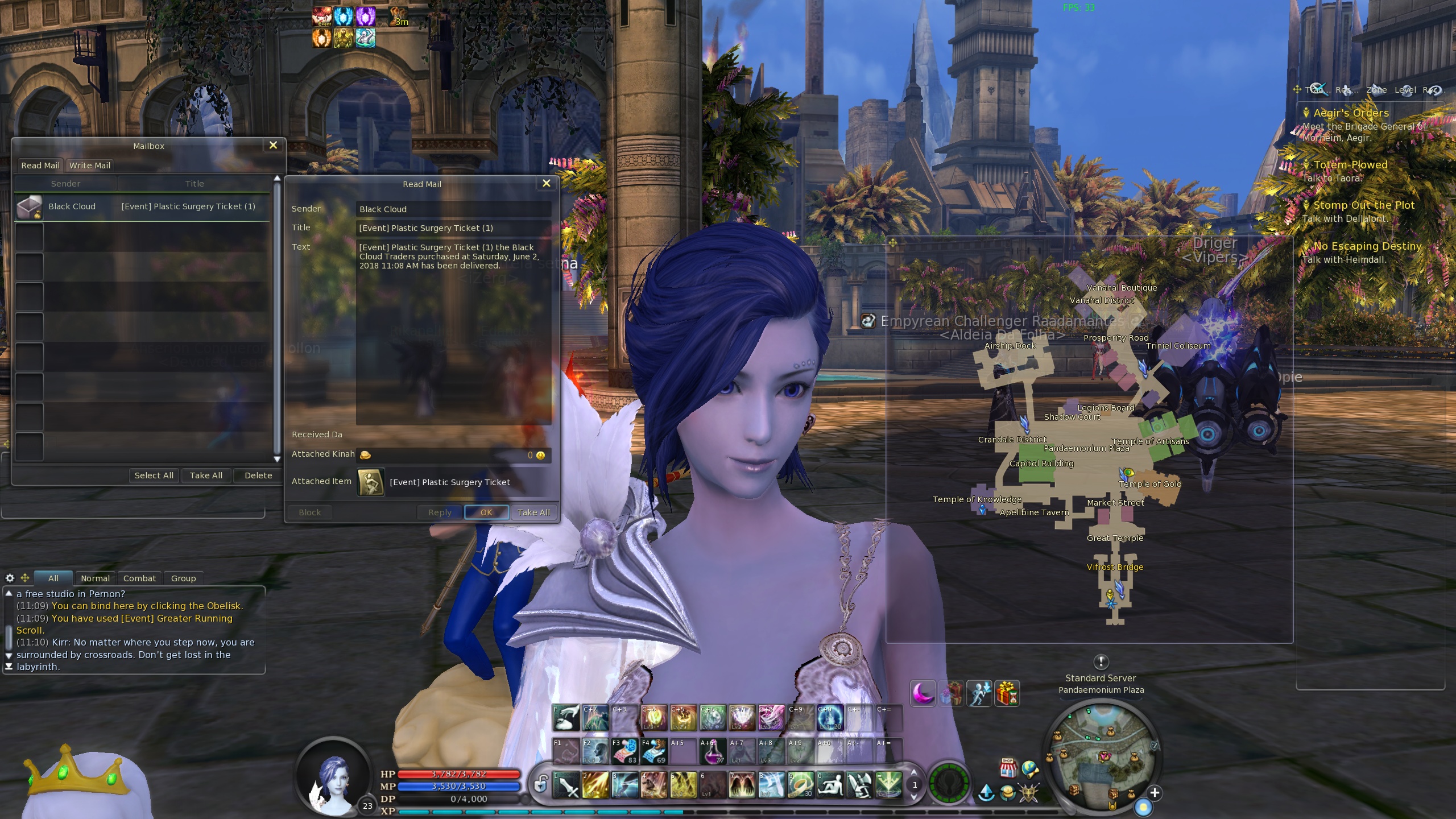Viewport: 1456px width, 819px height.
Task: Close the Mailbox window
Action: (273, 145)
